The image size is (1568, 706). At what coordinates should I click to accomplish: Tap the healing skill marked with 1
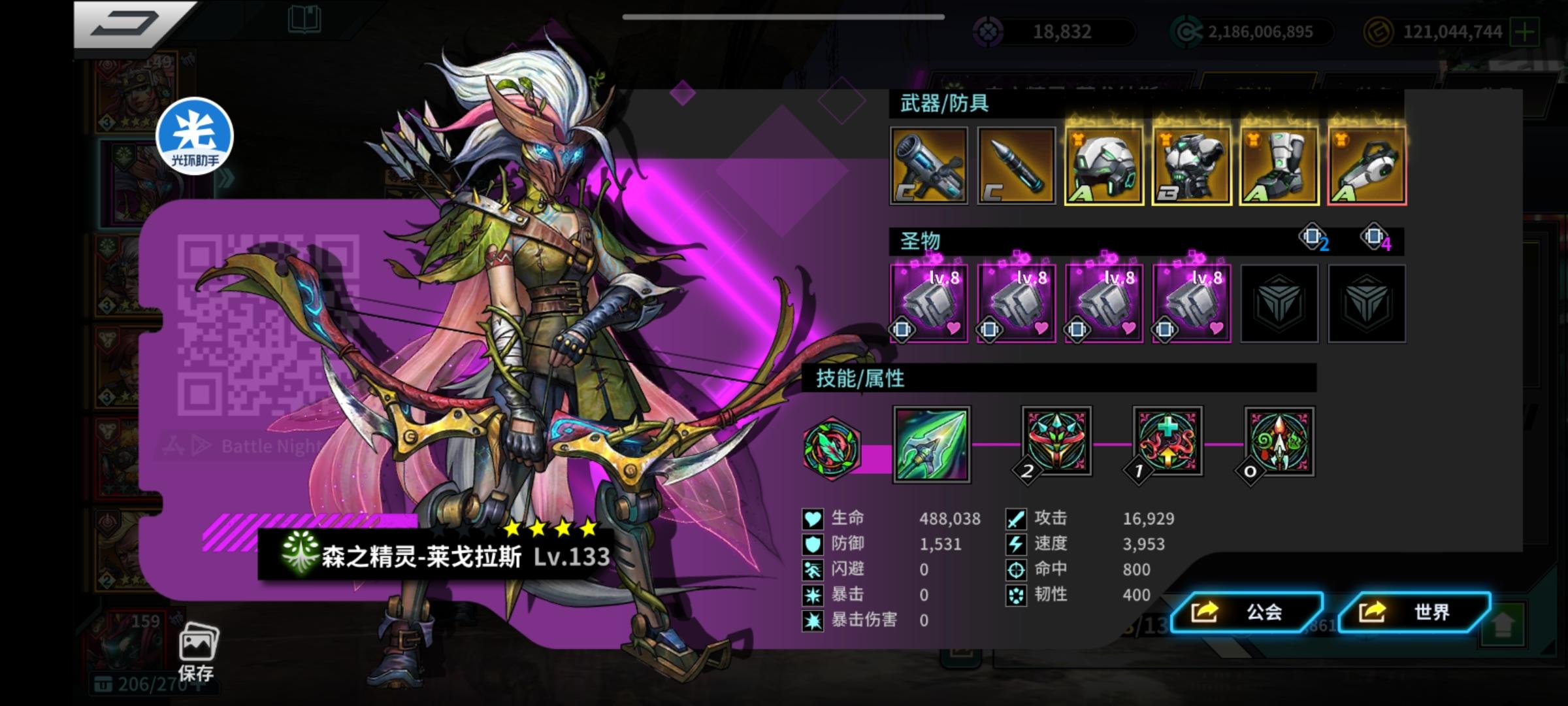click(x=1167, y=442)
